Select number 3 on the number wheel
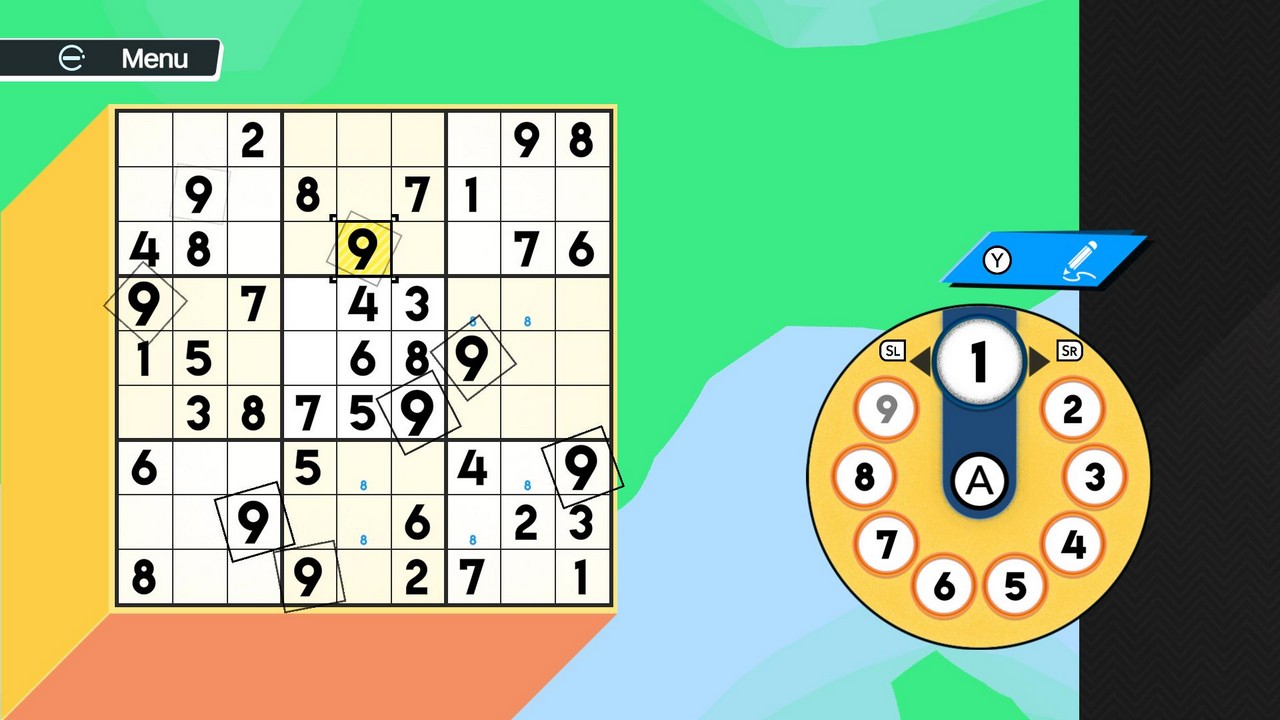The height and width of the screenshot is (720, 1280). click(1093, 478)
